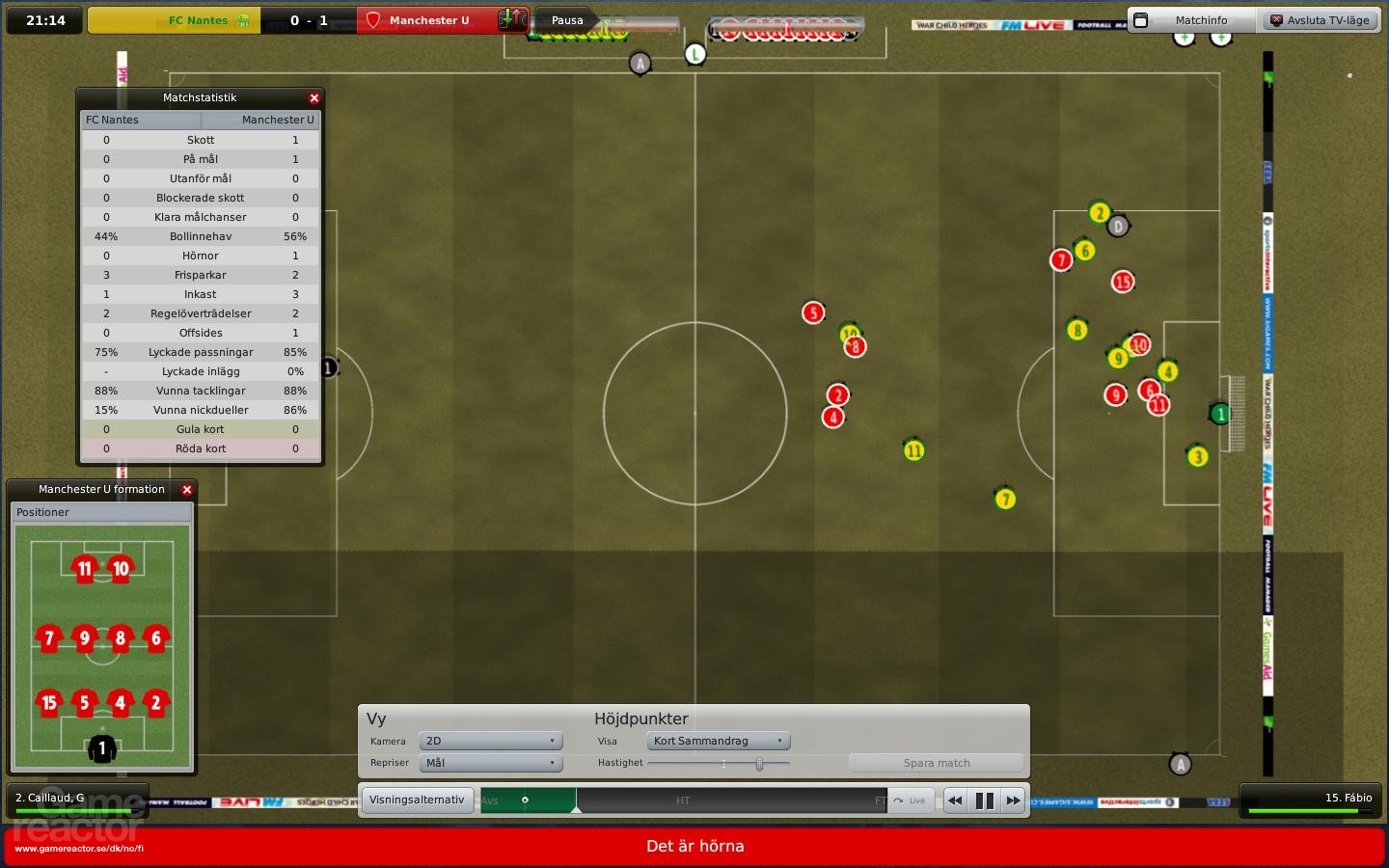Open the Repriser Mål dropdown
This screenshot has height=868, width=1389.
tap(490, 763)
